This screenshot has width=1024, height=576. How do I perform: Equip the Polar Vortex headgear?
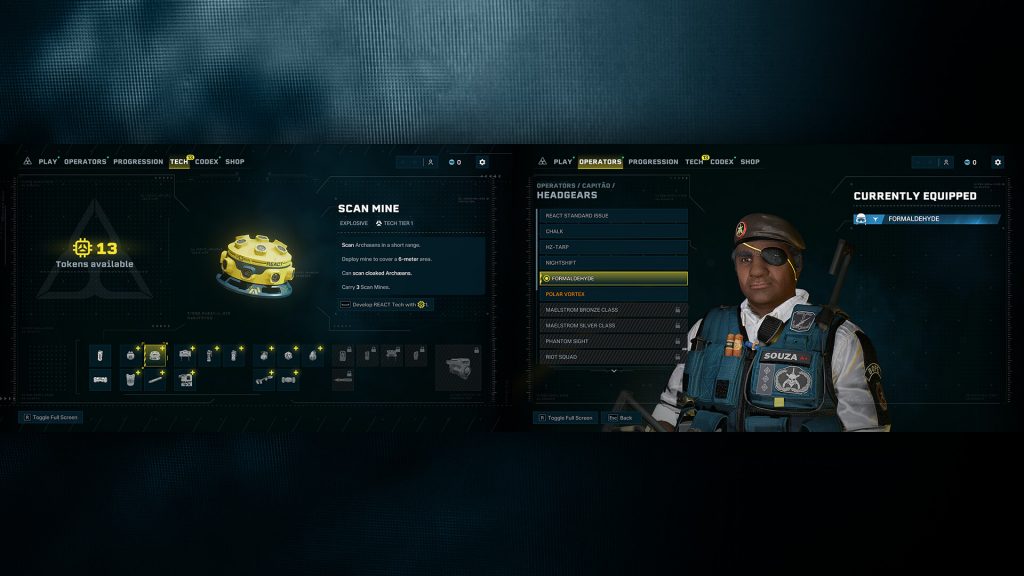click(x=612, y=294)
